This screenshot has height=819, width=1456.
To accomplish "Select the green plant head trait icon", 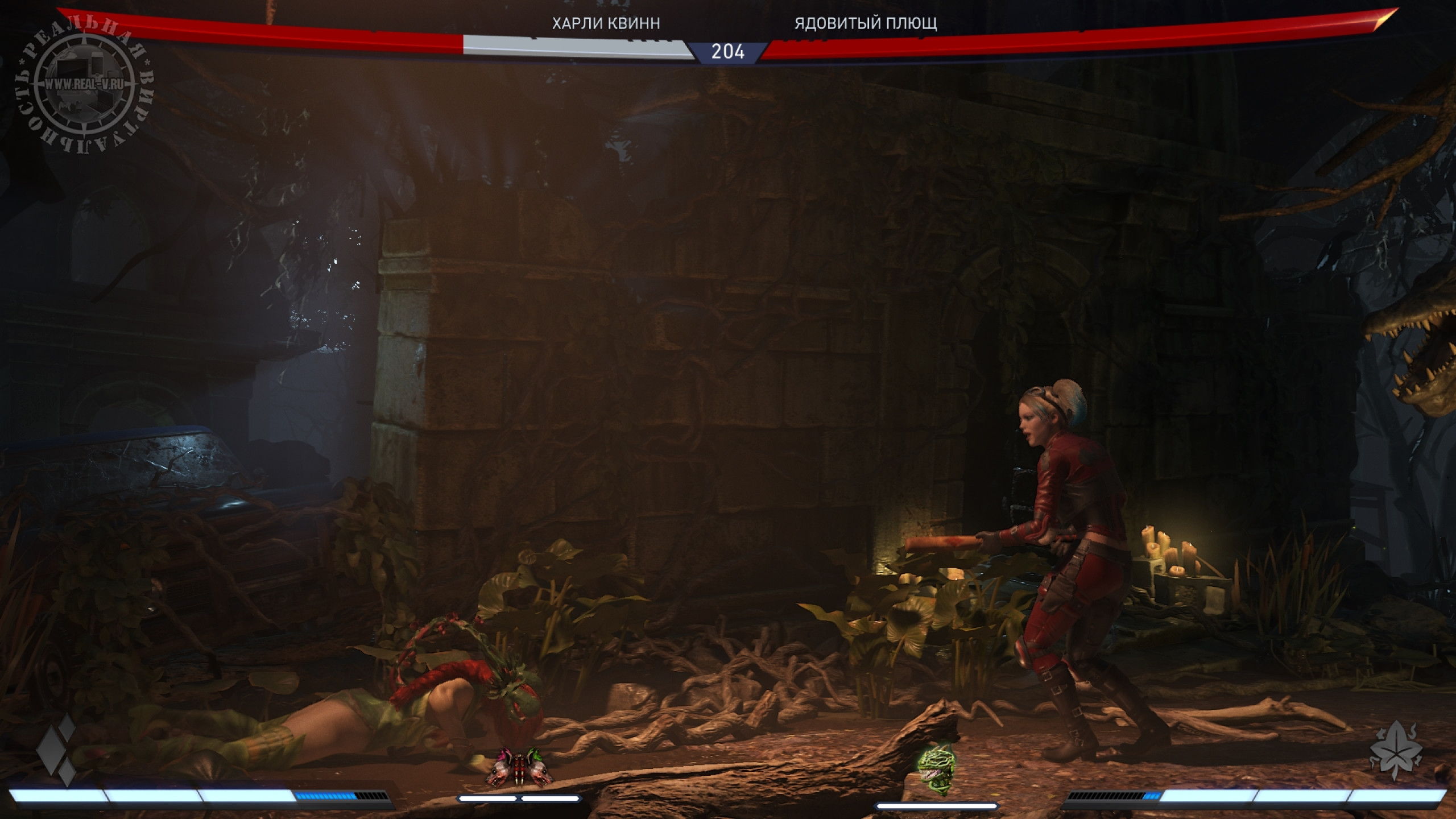I will (936, 761).
